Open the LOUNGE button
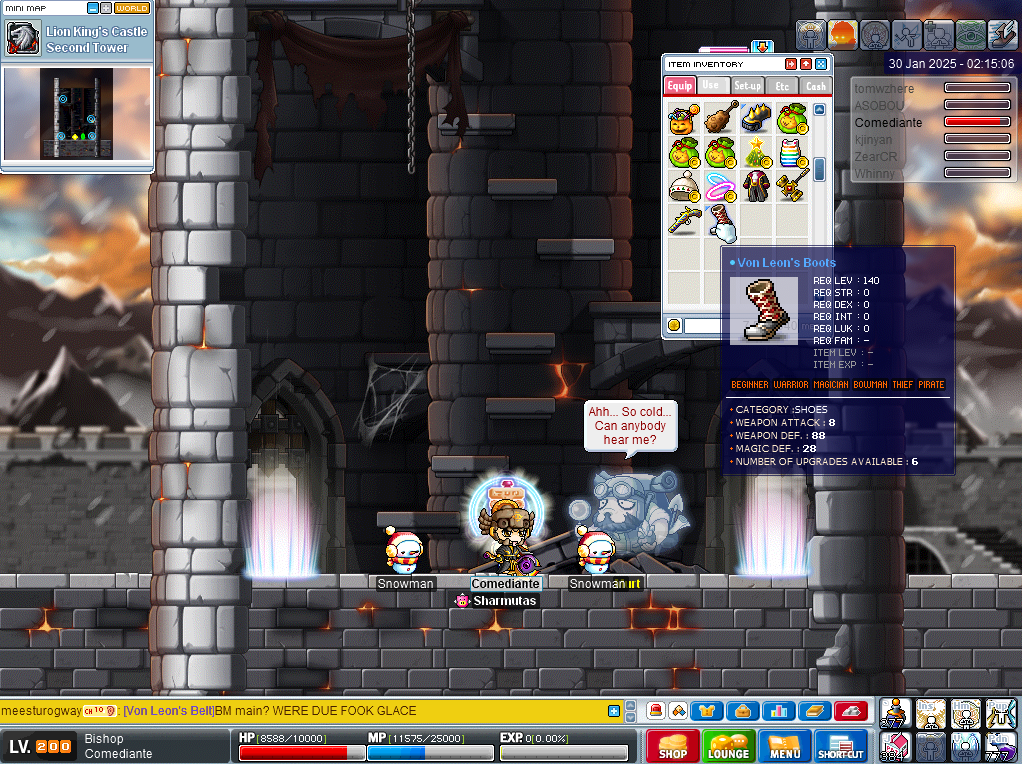The width and height of the screenshot is (1022, 764). [x=728, y=746]
